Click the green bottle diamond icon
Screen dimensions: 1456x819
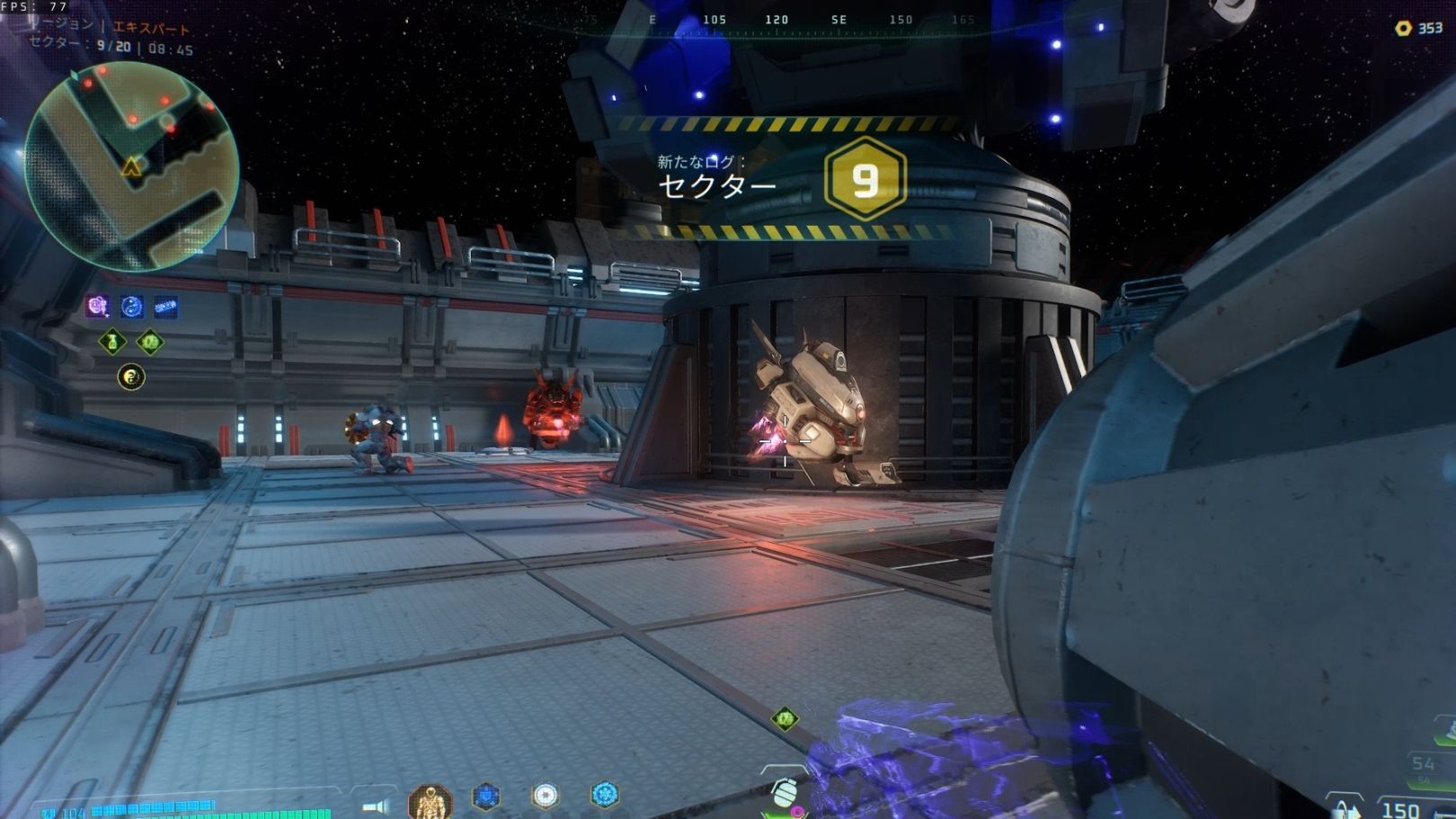(112, 342)
